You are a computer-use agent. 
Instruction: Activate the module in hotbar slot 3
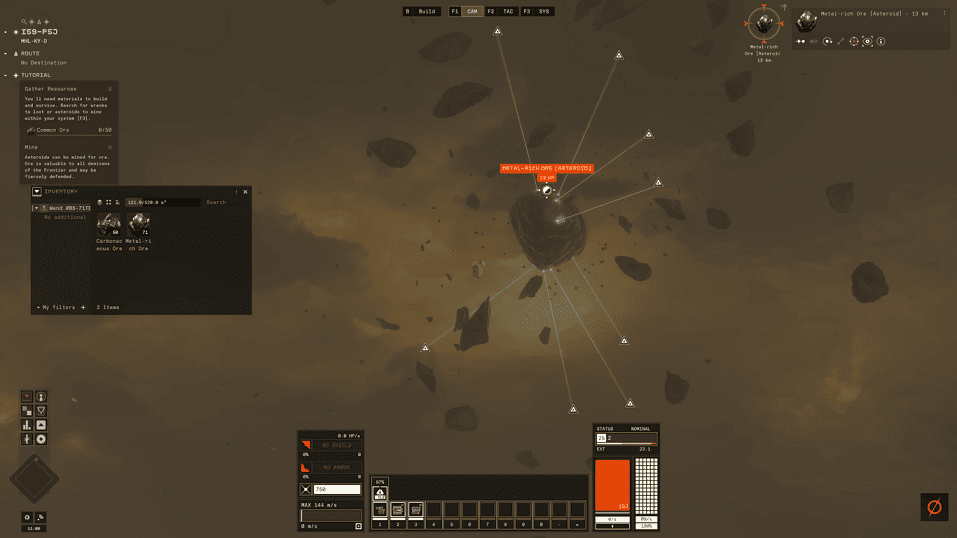click(x=416, y=510)
